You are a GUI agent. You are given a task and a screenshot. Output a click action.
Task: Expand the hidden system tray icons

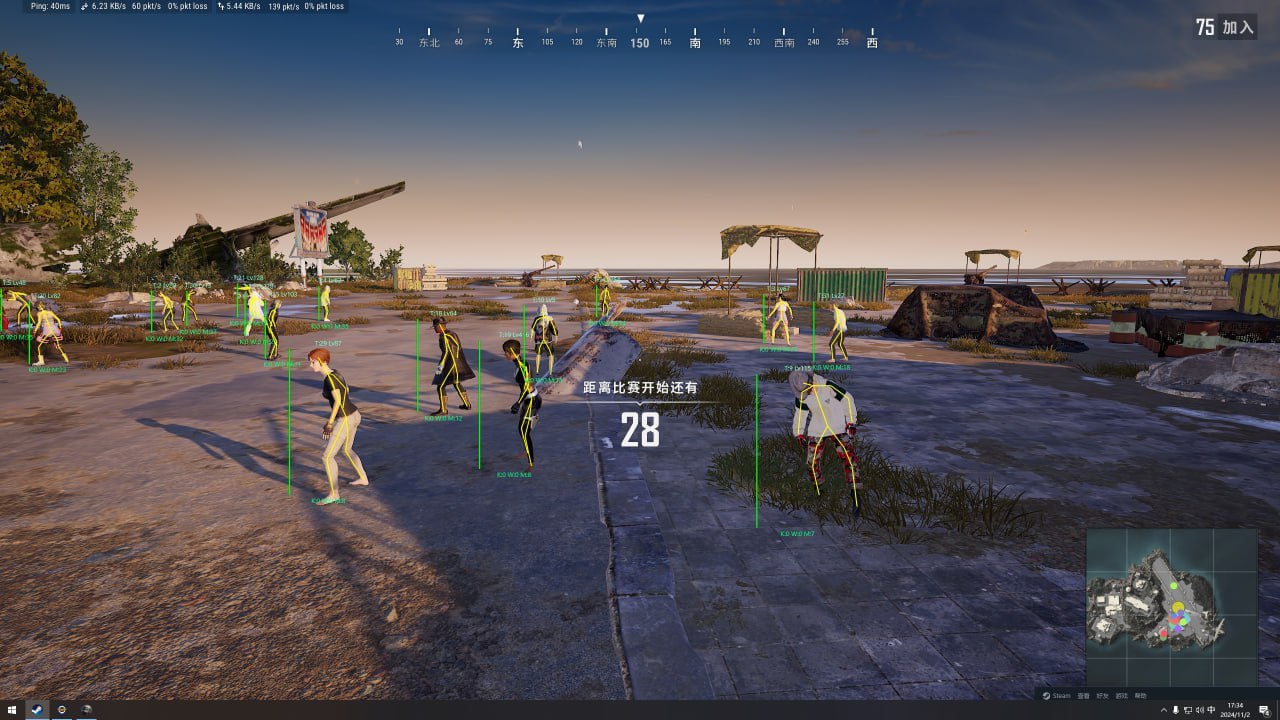[1163, 710]
